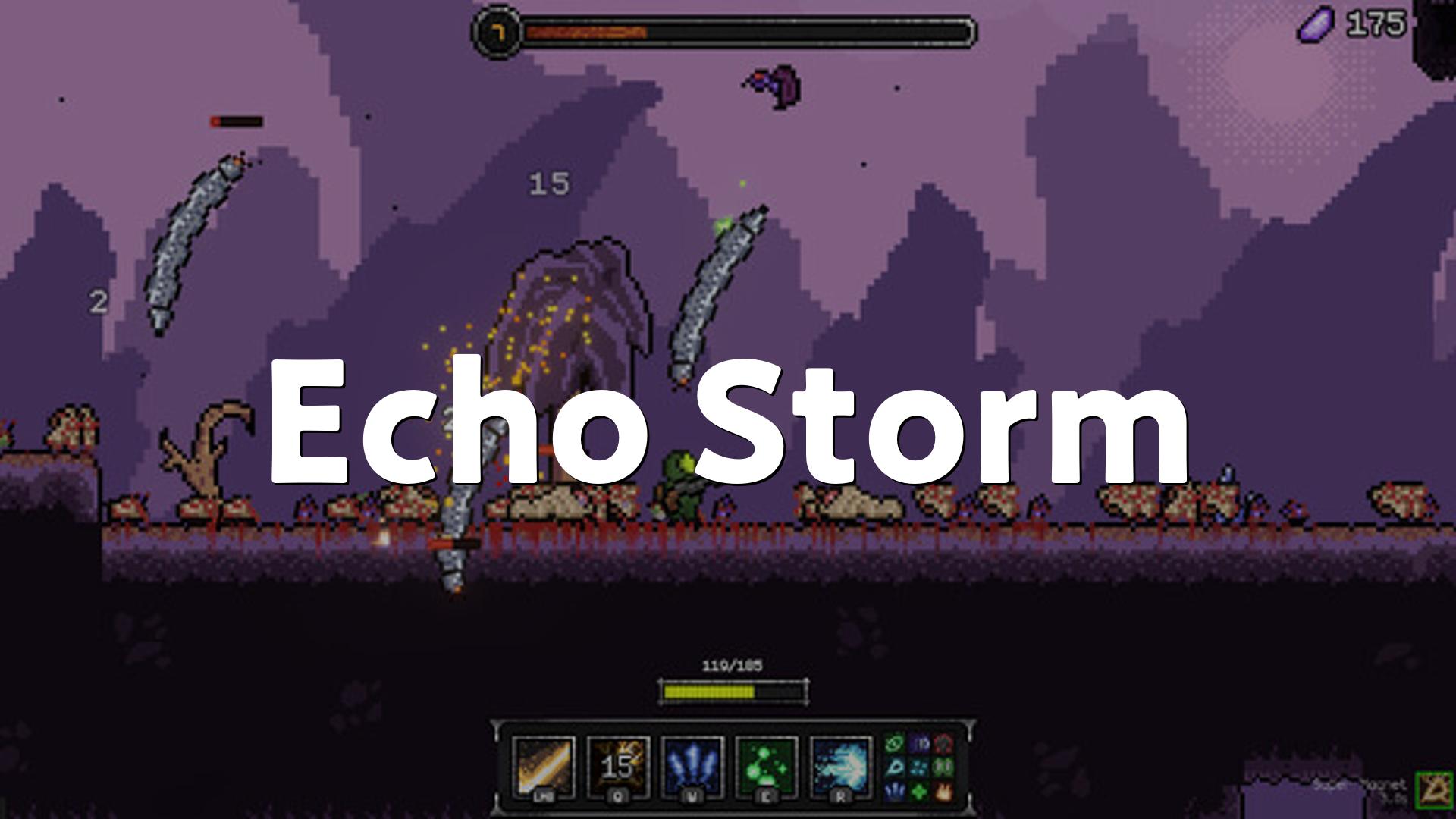
Task: Activate the golden slash attack ability
Action: pos(543,766)
